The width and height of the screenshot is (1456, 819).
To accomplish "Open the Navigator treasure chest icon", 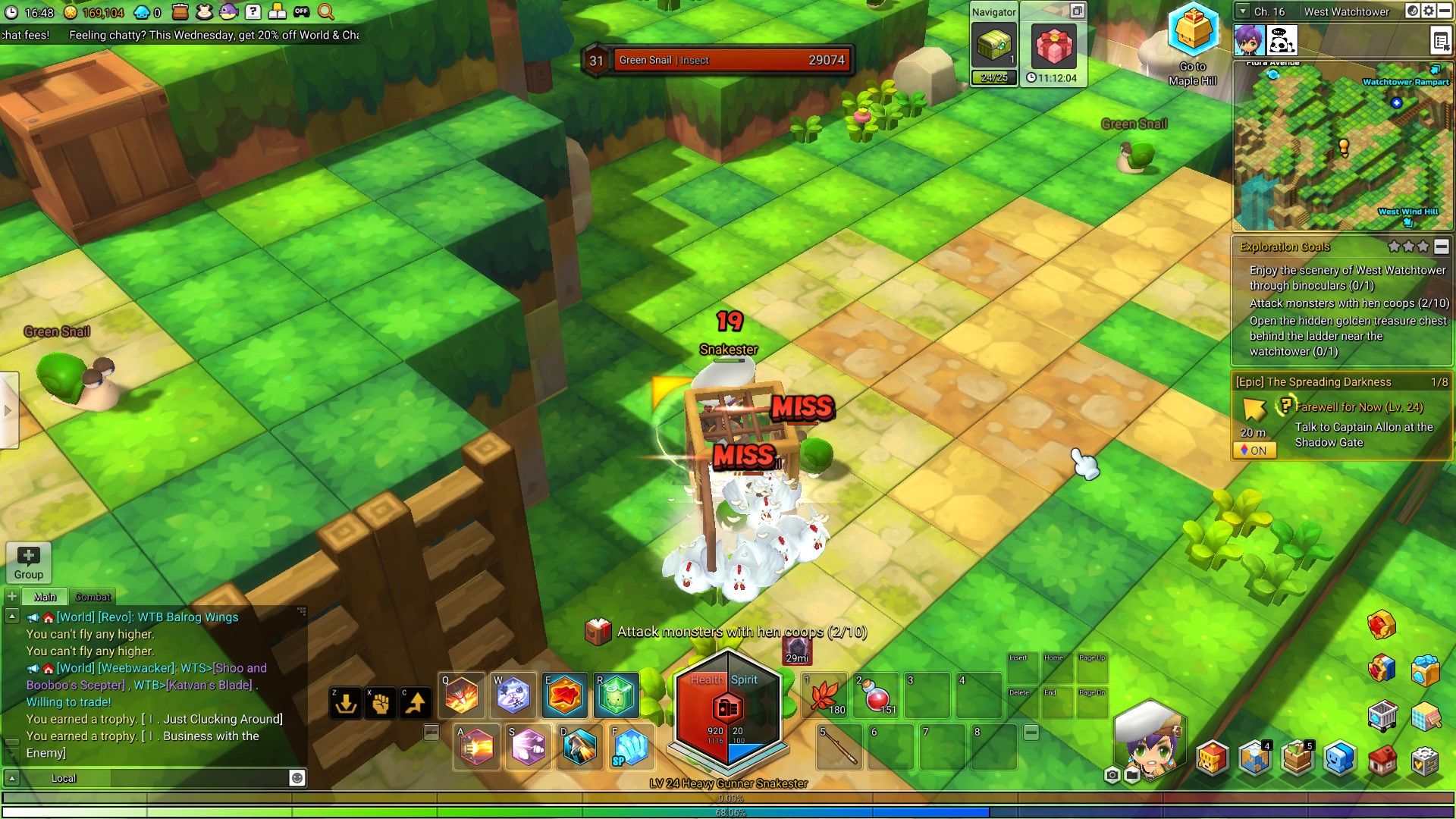I will click(993, 46).
